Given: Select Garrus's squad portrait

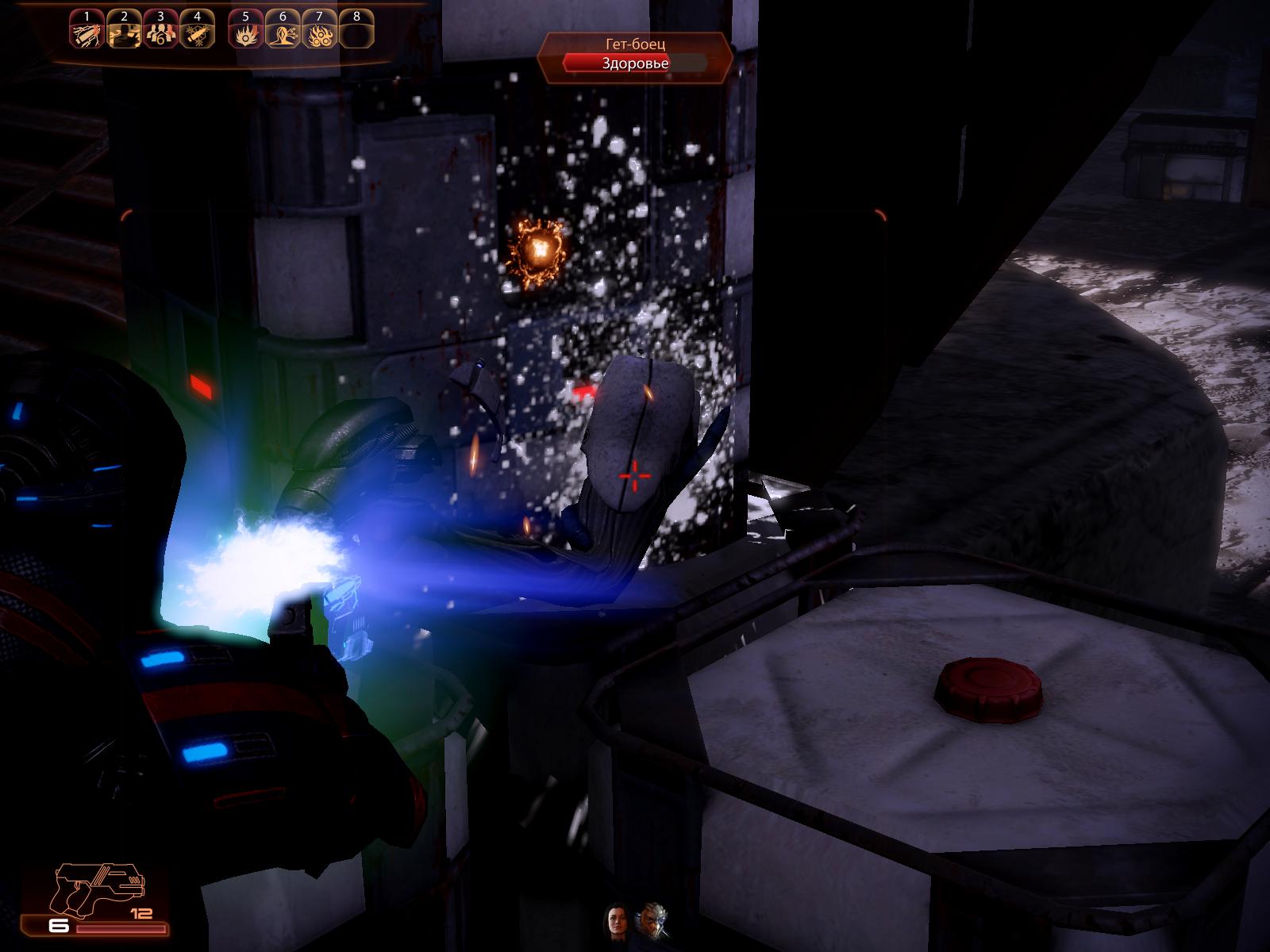Looking at the screenshot, I should point(652,920).
